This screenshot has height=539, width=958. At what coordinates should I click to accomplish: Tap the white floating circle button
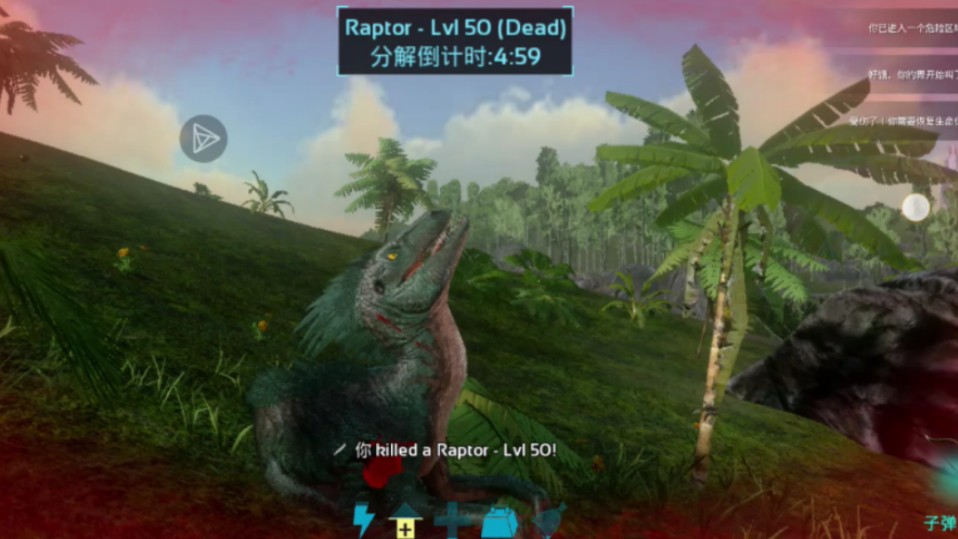point(915,207)
